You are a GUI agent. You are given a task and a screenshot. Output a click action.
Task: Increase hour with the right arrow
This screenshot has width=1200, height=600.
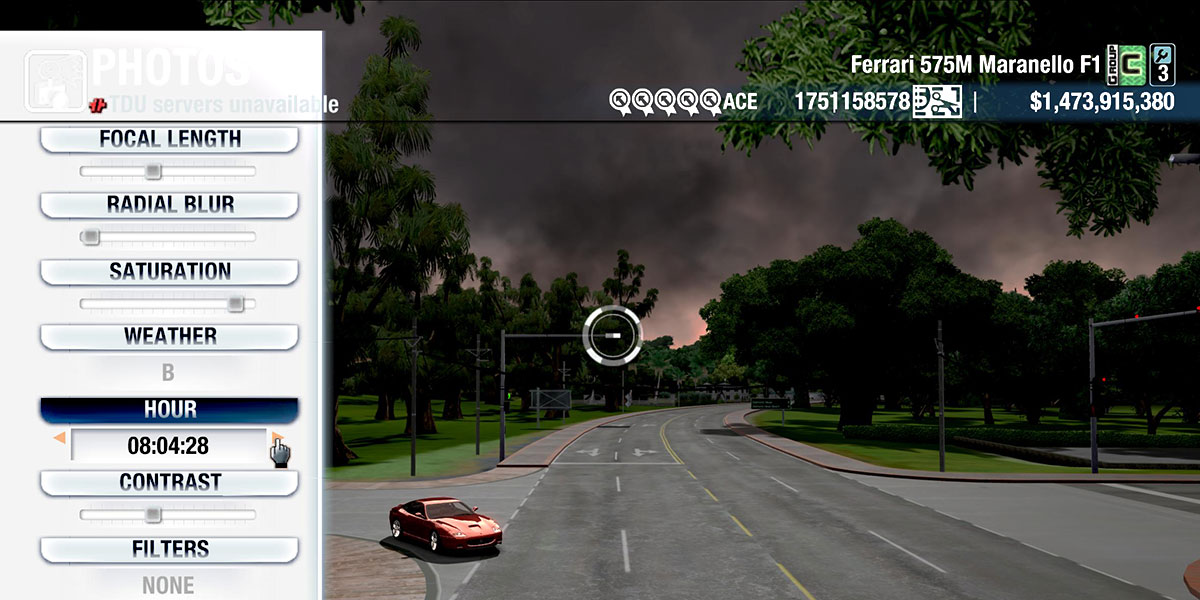point(276,438)
